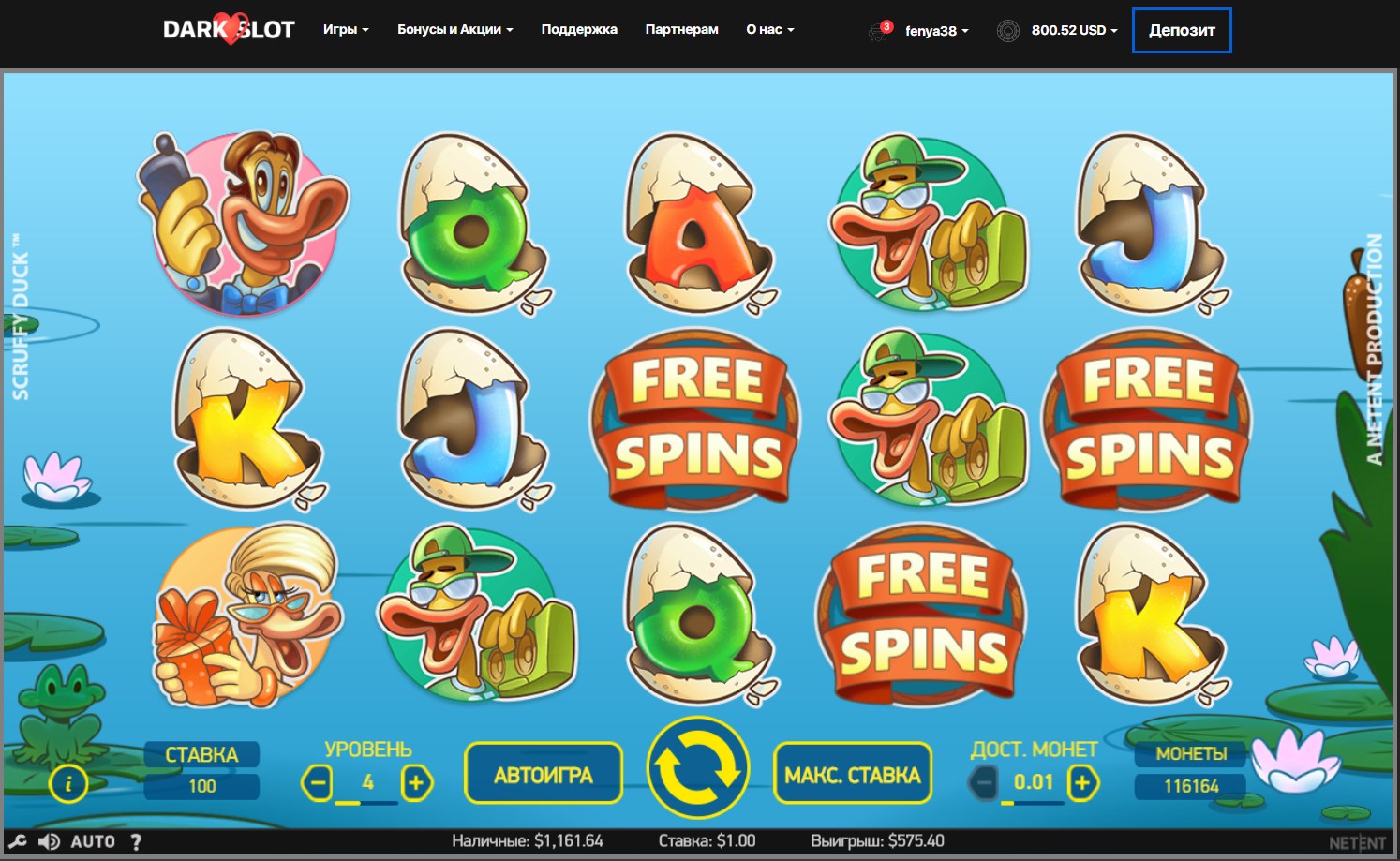Open game settings with the wrench icon
1400x861 pixels.
tap(18, 841)
